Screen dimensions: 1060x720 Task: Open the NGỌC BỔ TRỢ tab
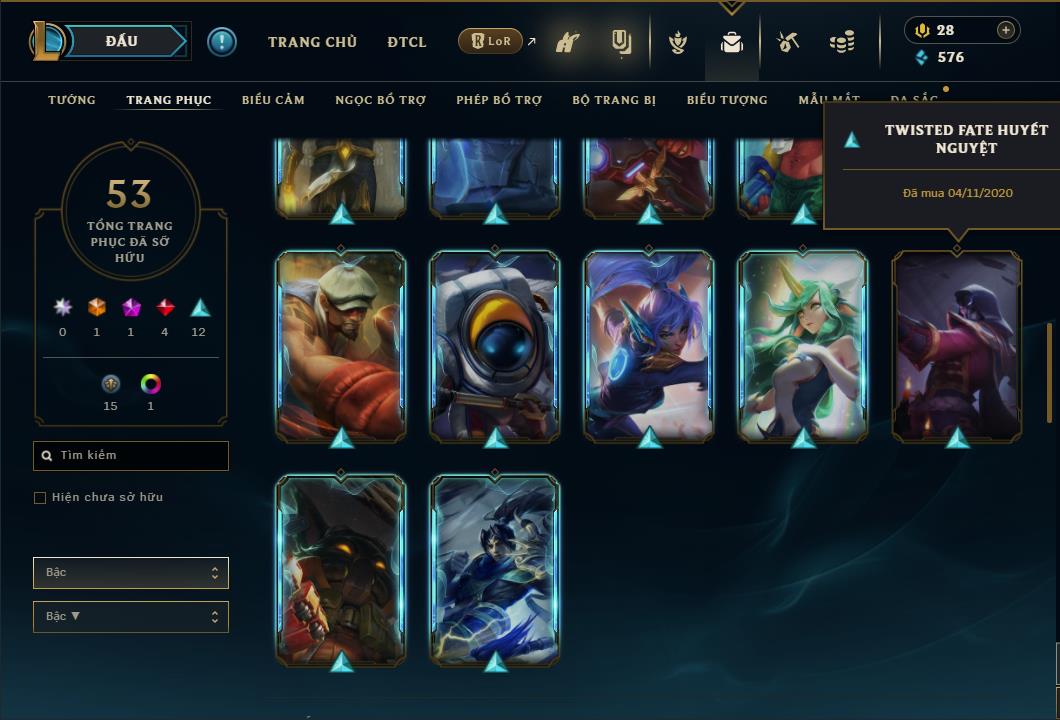pyautogui.click(x=380, y=100)
